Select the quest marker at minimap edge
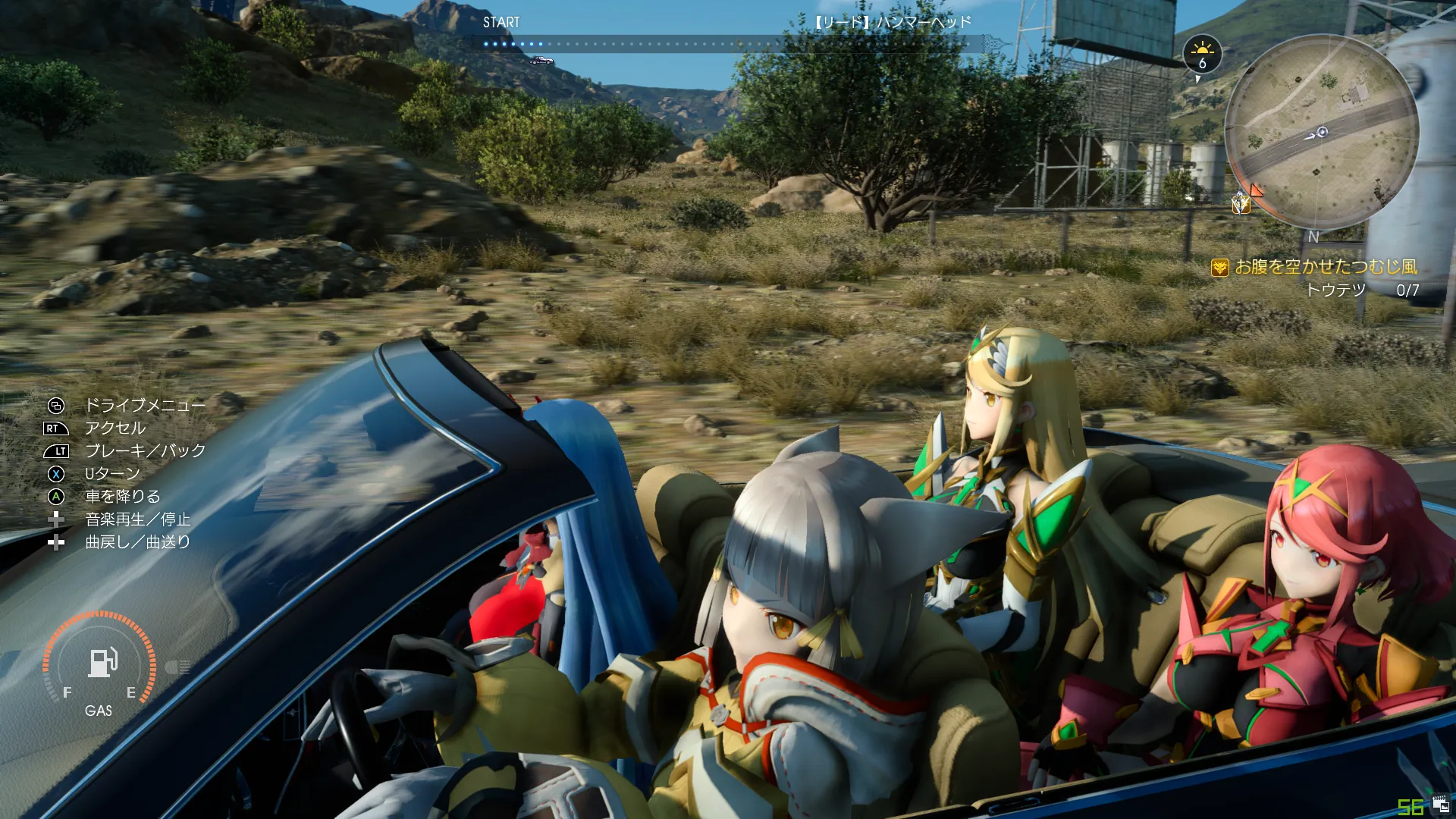Image resolution: width=1456 pixels, height=819 pixels. coord(1241,202)
